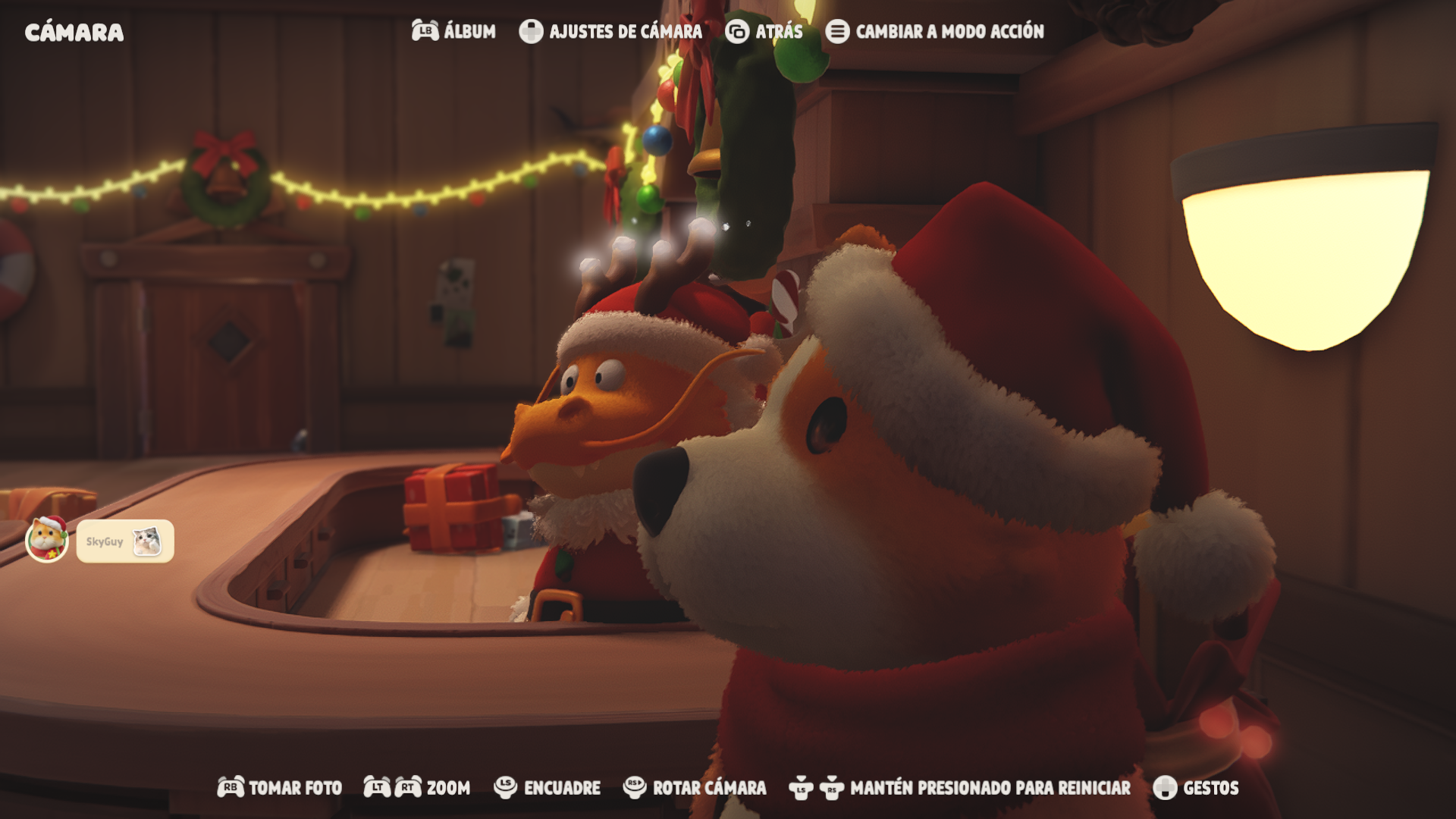This screenshot has width=1456, height=819.
Task: Take a picture with Tomar Foto
Action: pos(280,788)
